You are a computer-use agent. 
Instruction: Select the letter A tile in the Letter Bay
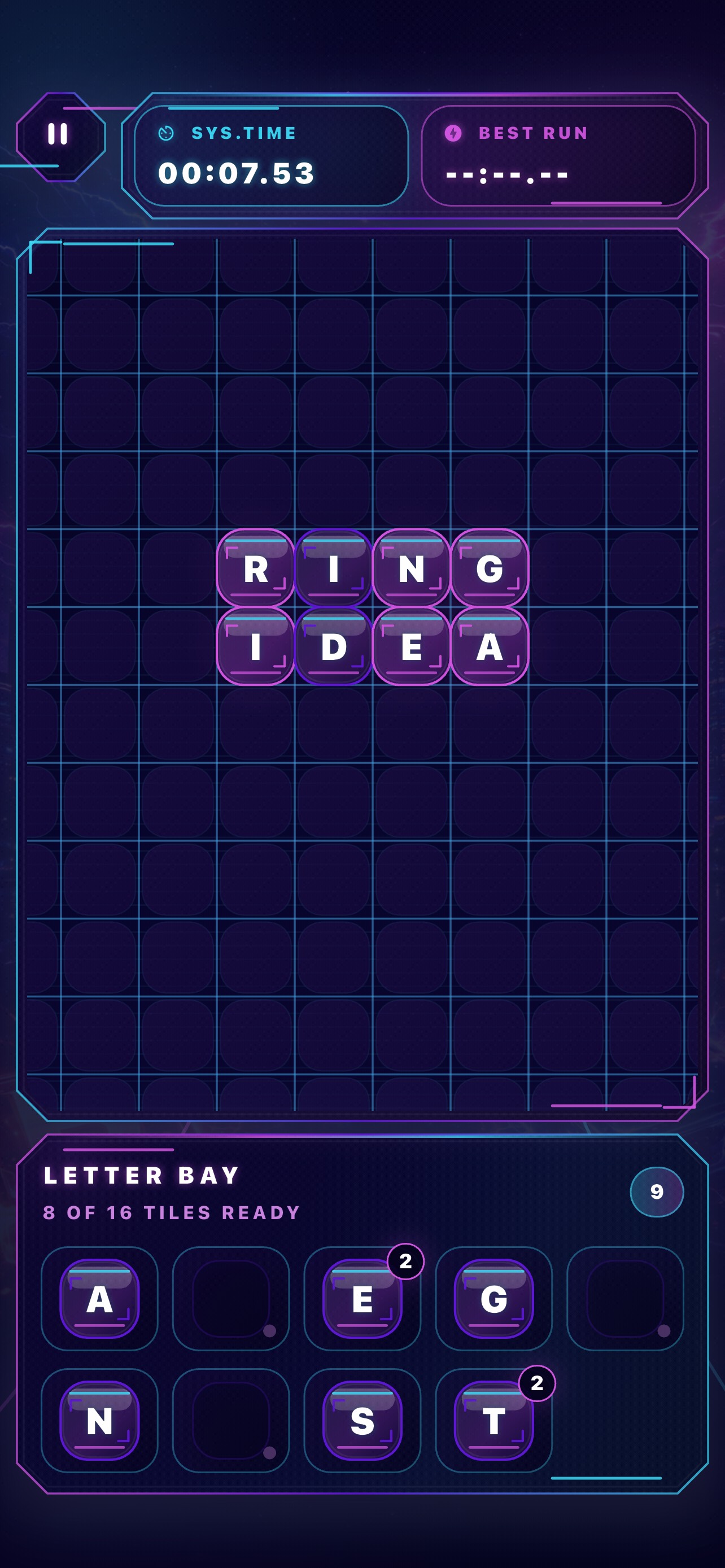point(99,1299)
